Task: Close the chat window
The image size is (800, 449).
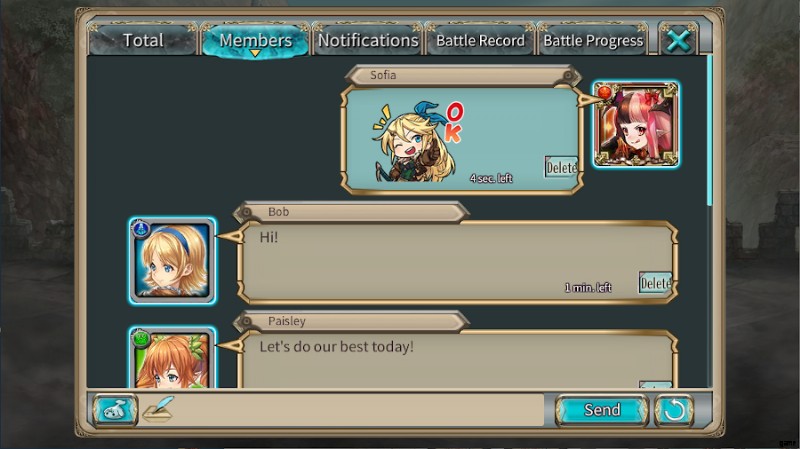Action: coord(678,40)
